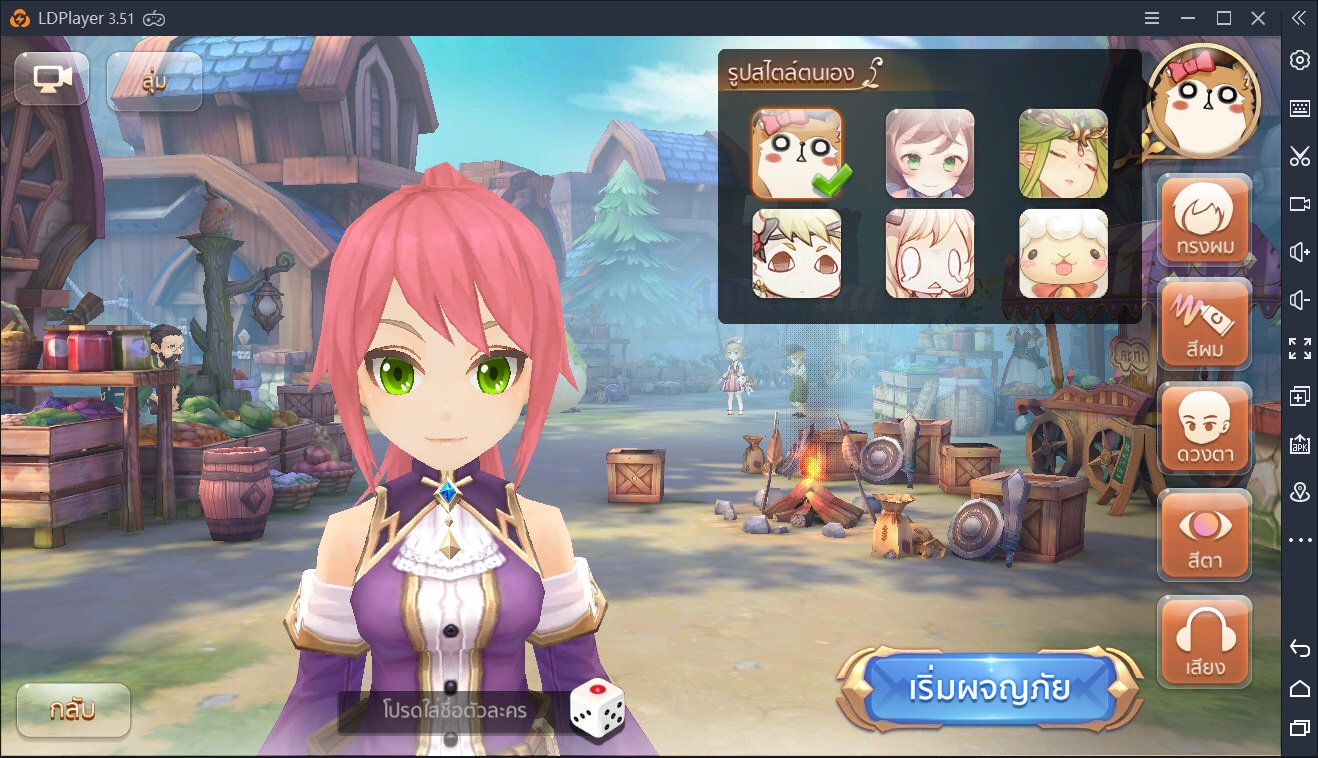The image size is (1318, 758).
Task: Pick the green-haired elf portrait
Action: point(1063,153)
